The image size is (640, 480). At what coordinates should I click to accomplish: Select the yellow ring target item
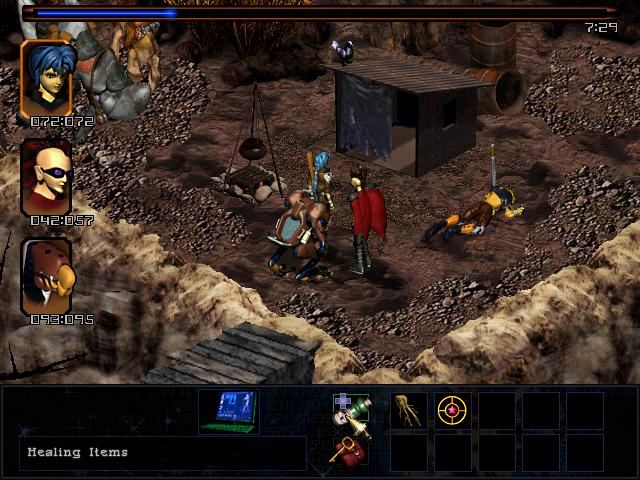[453, 411]
